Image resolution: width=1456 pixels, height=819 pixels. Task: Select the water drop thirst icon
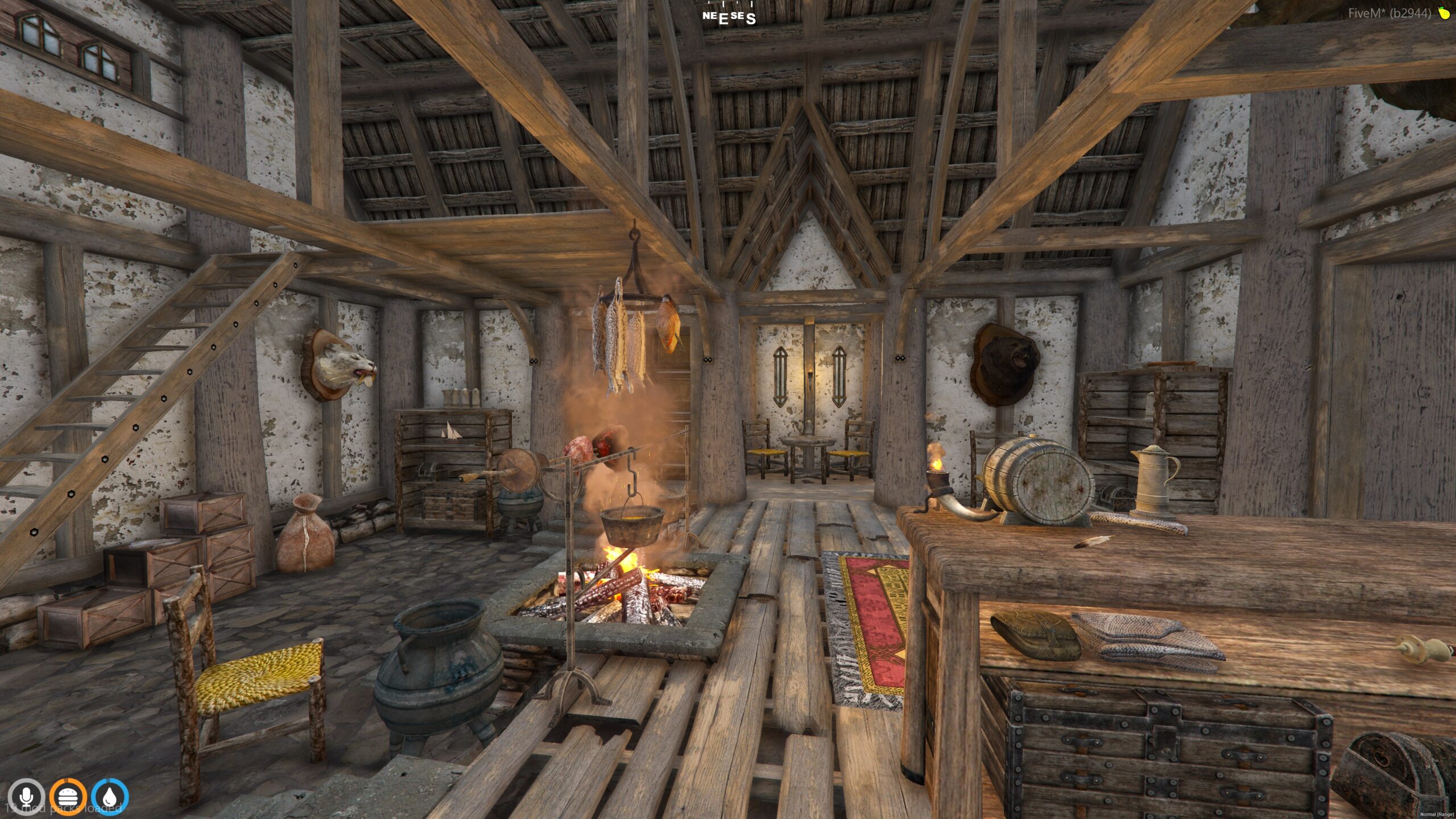coord(110,797)
